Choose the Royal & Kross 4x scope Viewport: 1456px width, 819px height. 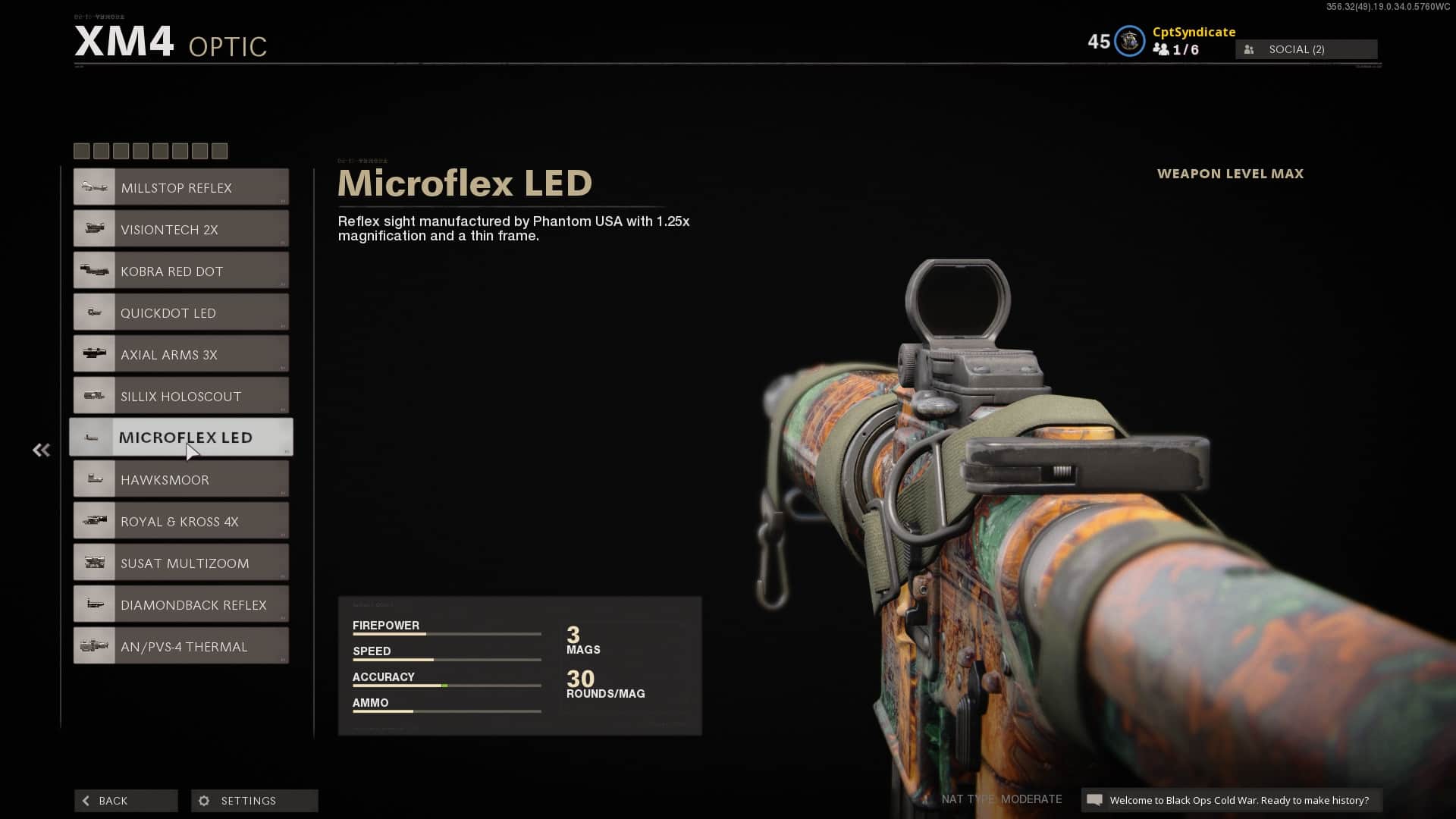click(x=180, y=521)
